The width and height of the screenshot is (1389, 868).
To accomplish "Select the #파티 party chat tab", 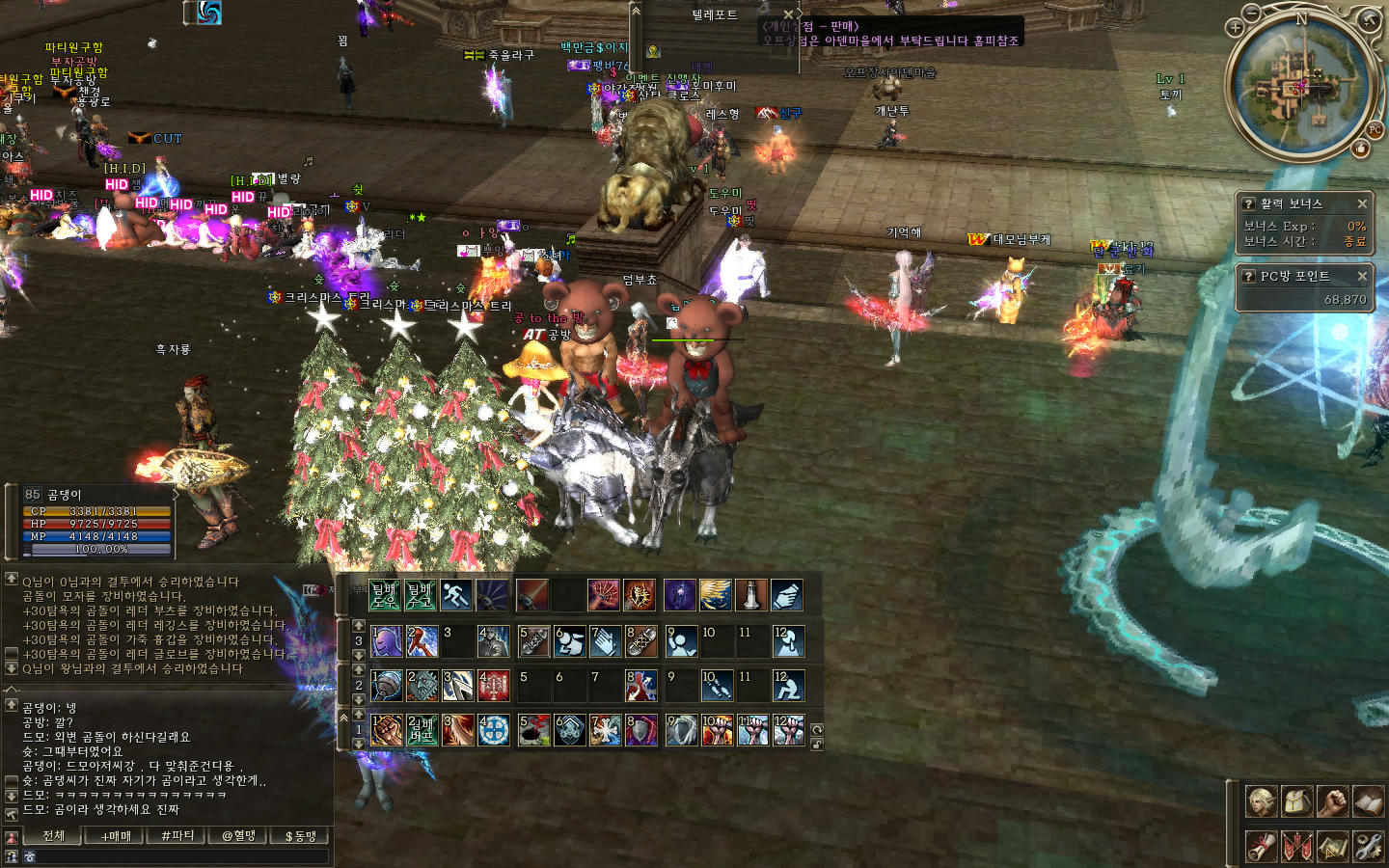I will pos(177,836).
